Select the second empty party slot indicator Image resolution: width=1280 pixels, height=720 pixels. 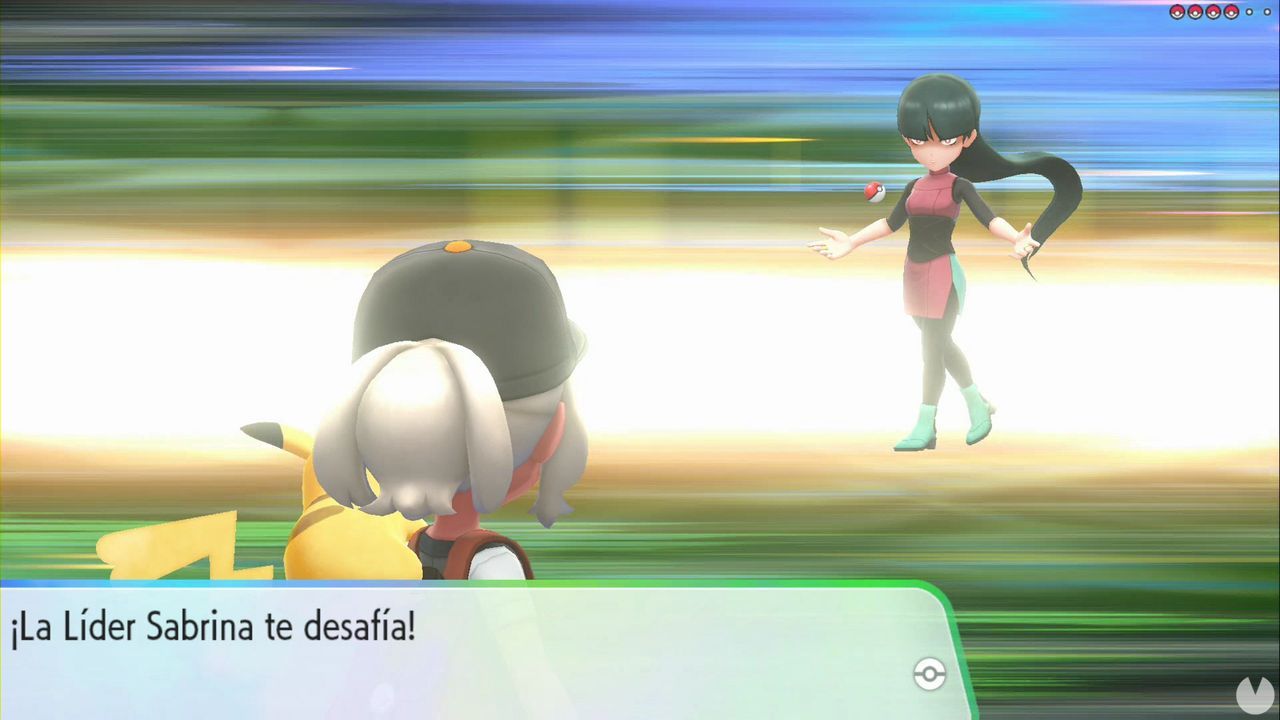pos(1267,12)
